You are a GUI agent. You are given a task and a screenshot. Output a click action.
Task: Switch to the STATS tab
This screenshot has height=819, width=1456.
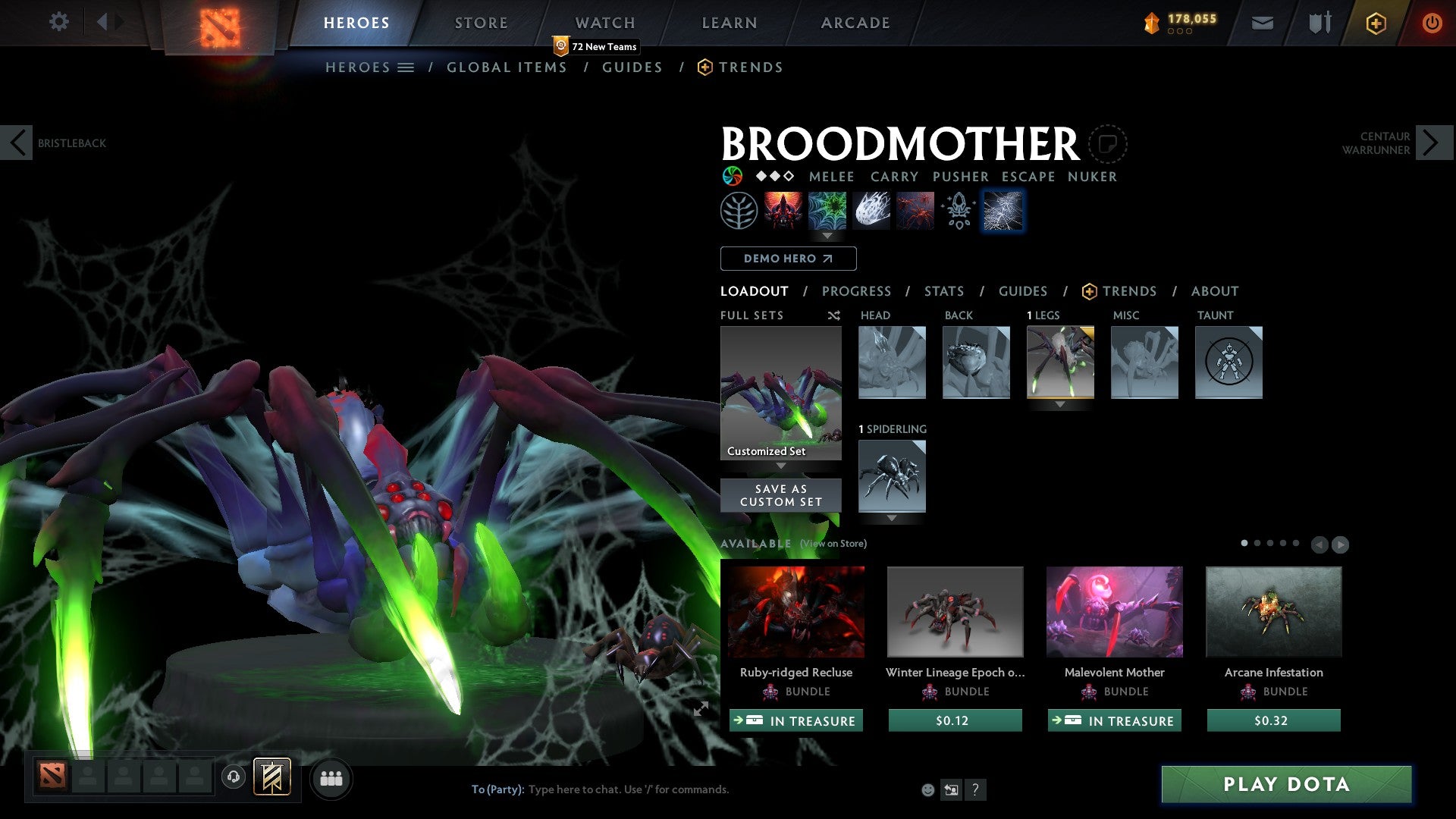pyautogui.click(x=944, y=290)
